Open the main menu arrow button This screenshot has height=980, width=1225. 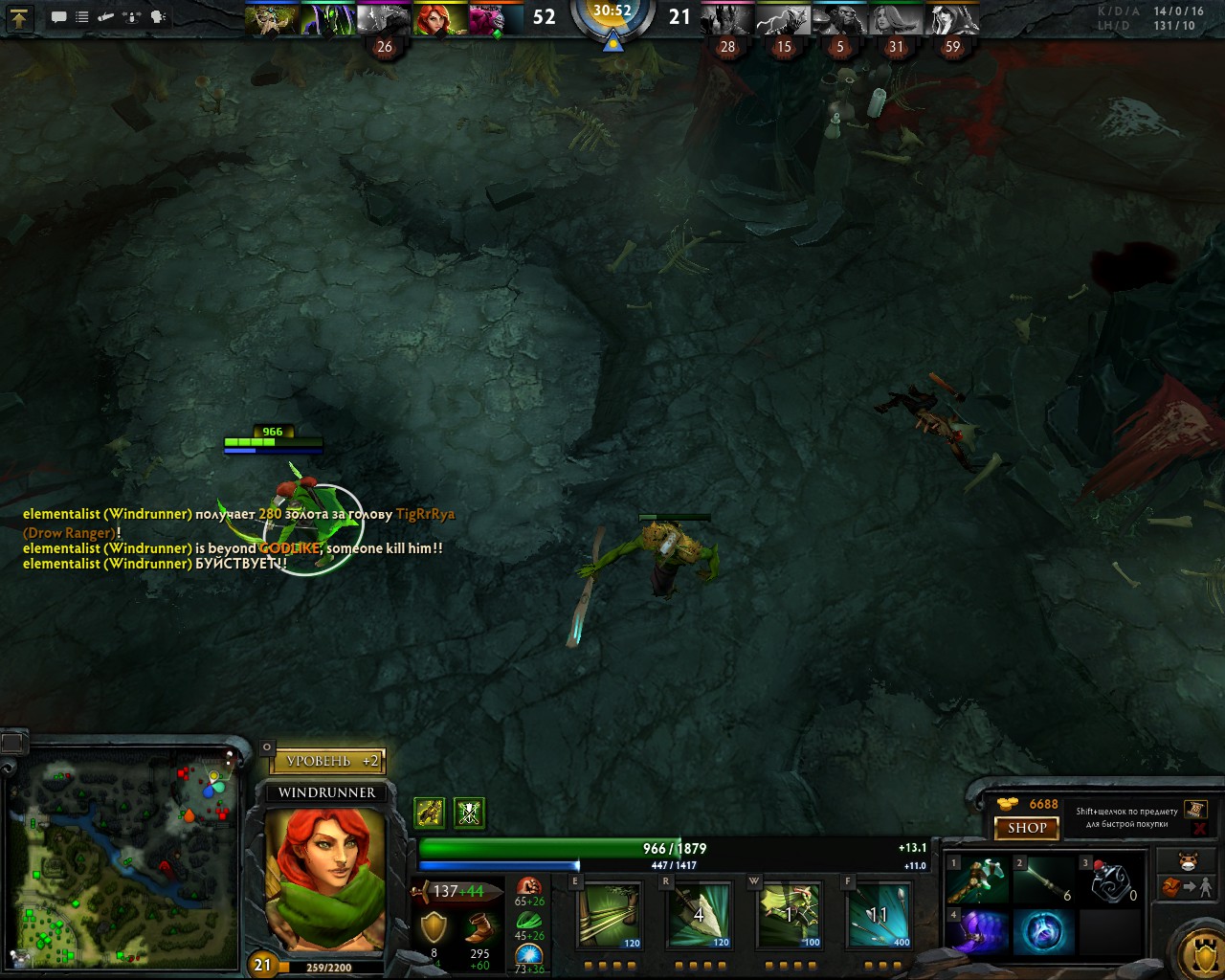[x=19, y=16]
